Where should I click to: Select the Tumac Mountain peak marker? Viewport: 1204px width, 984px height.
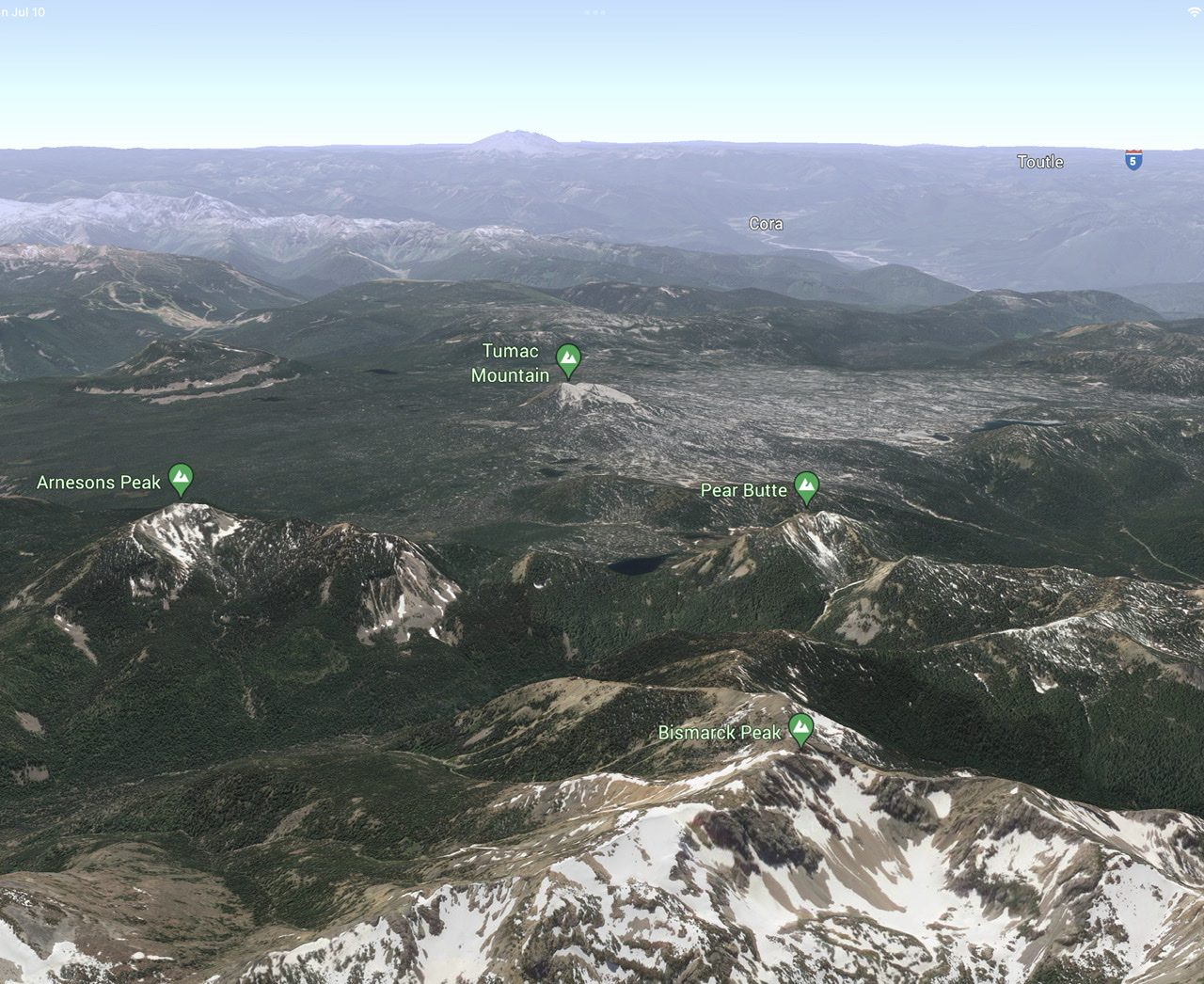pos(567,357)
